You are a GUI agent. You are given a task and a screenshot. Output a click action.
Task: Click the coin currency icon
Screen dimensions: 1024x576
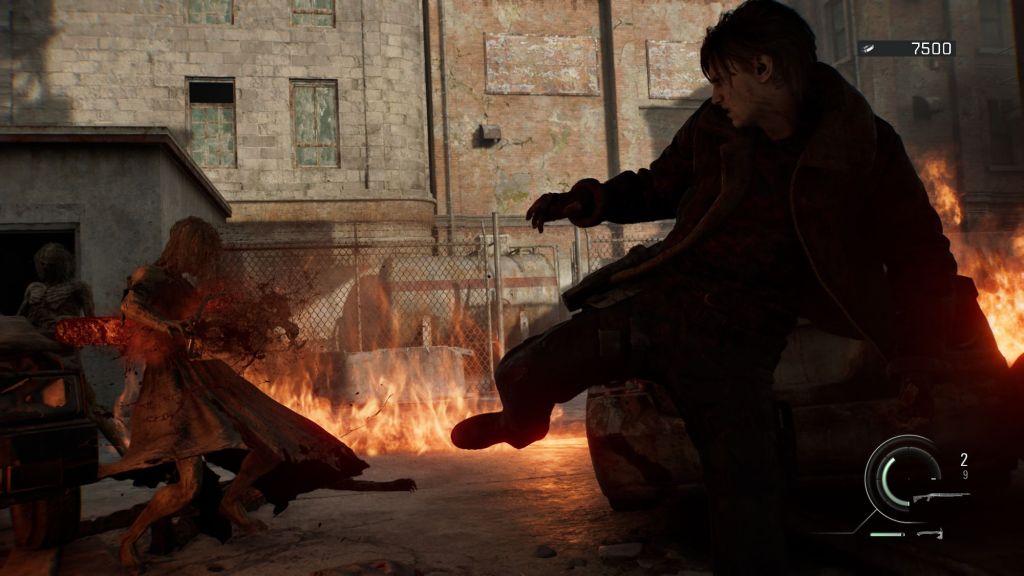point(870,48)
